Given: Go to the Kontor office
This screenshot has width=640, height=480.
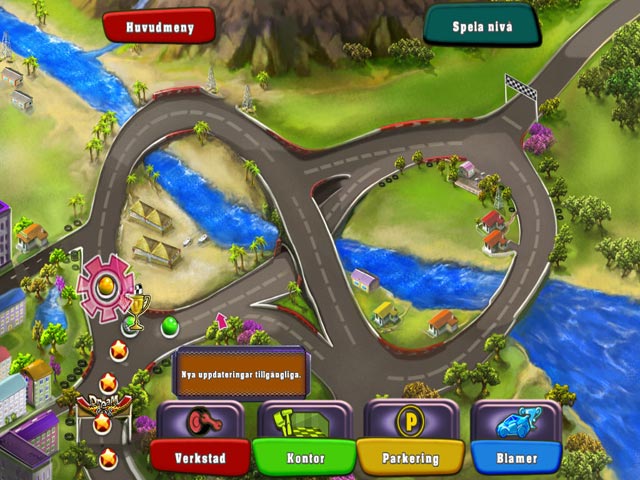Looking at the screenshot, I should [303, 457].
